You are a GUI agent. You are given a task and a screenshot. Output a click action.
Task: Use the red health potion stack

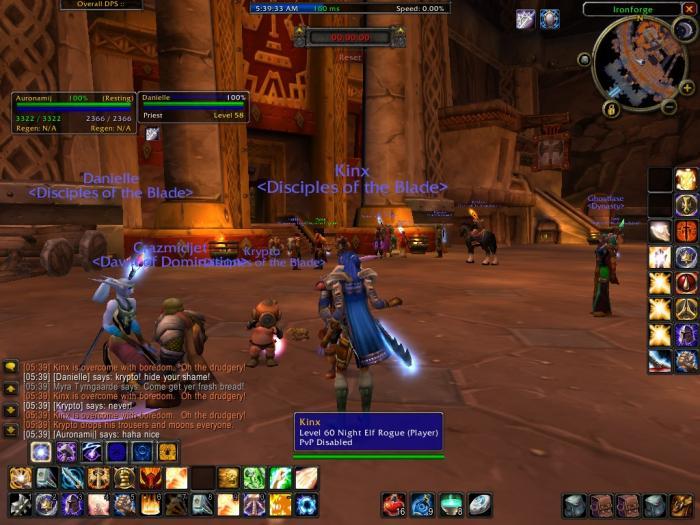tap(394, 505)
